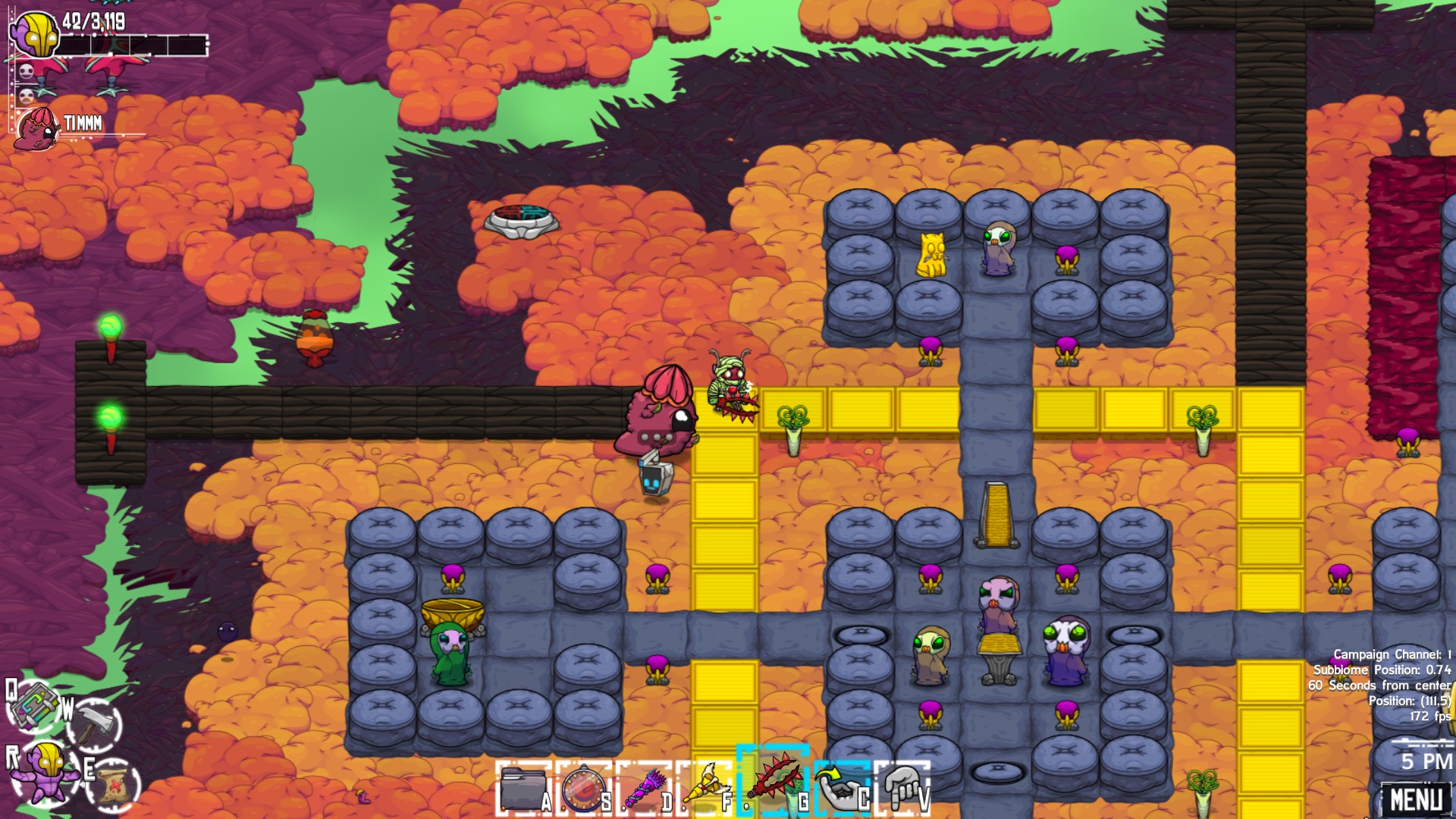Viewport: 1456px width, 819px height.
Task: Enter build mode with the hammer icon
Action: (96, 724)
